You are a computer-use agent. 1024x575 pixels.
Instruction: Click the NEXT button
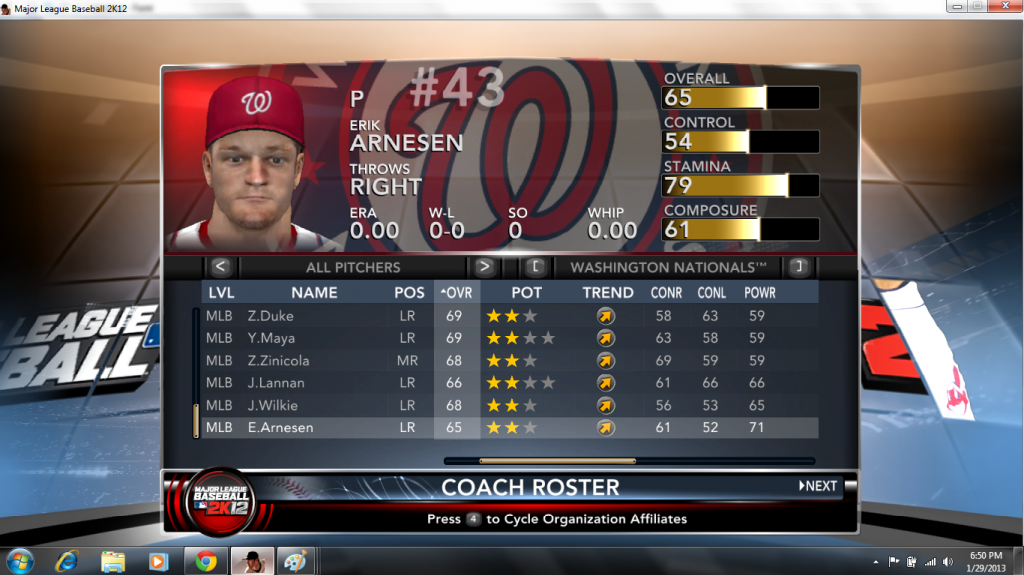point(818,486)
